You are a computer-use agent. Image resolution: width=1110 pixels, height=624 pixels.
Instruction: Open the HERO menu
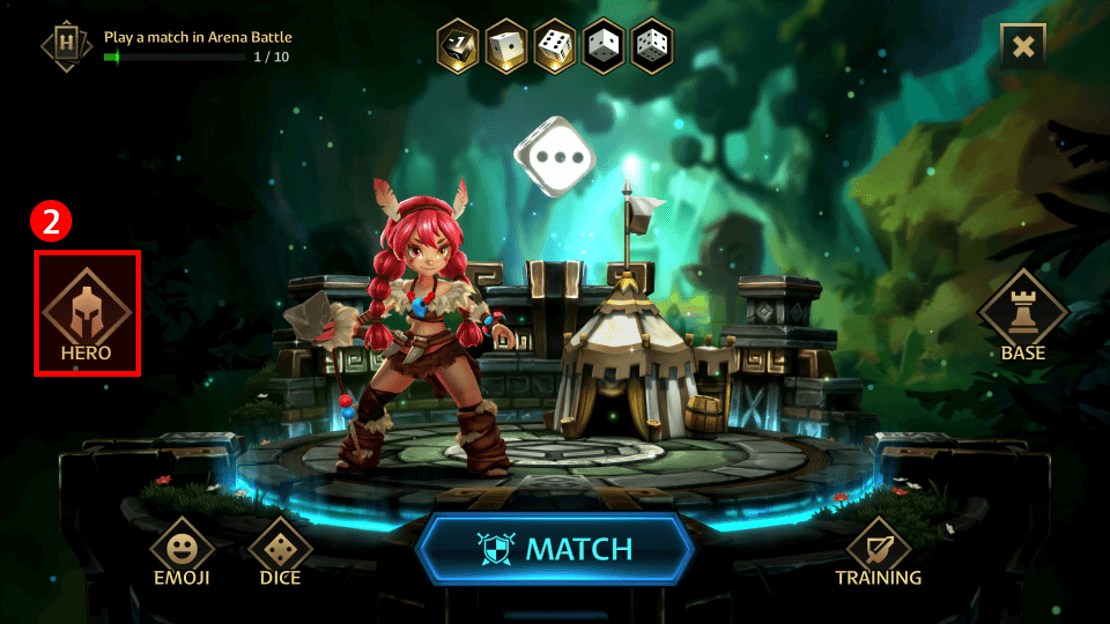(x=86, y=313)
